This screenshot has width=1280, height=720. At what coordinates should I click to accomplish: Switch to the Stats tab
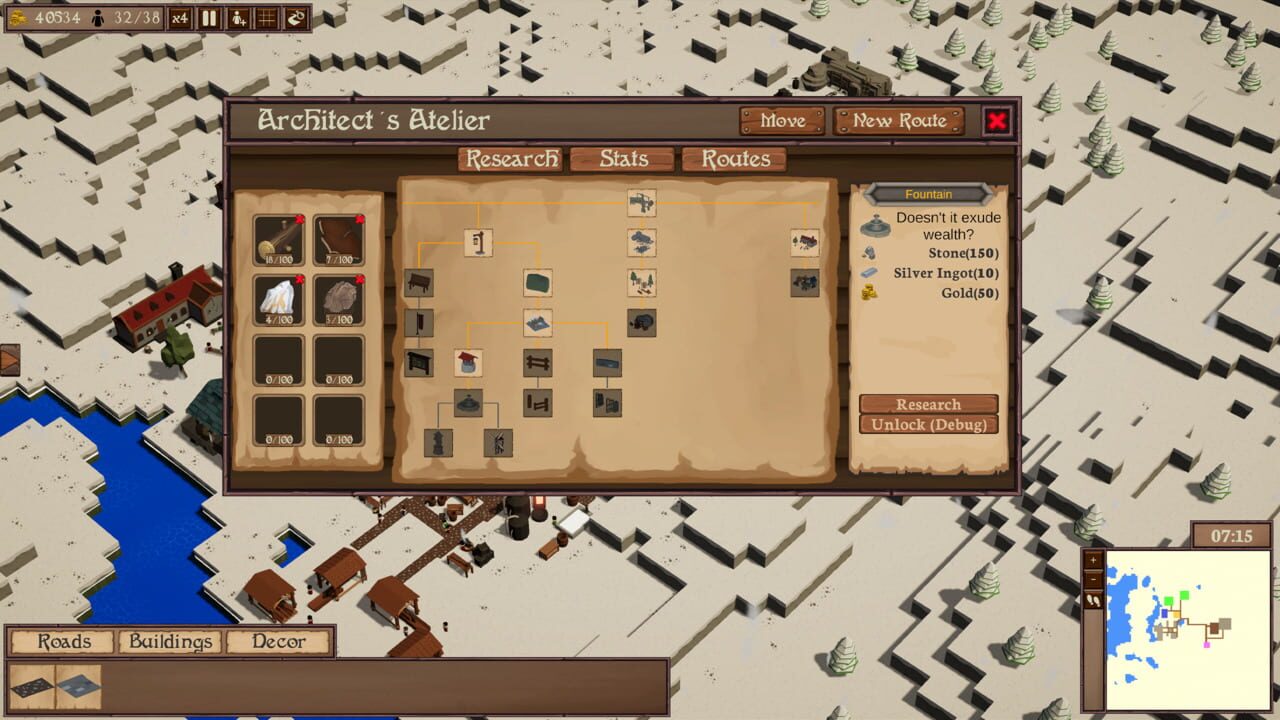point(621,158)
